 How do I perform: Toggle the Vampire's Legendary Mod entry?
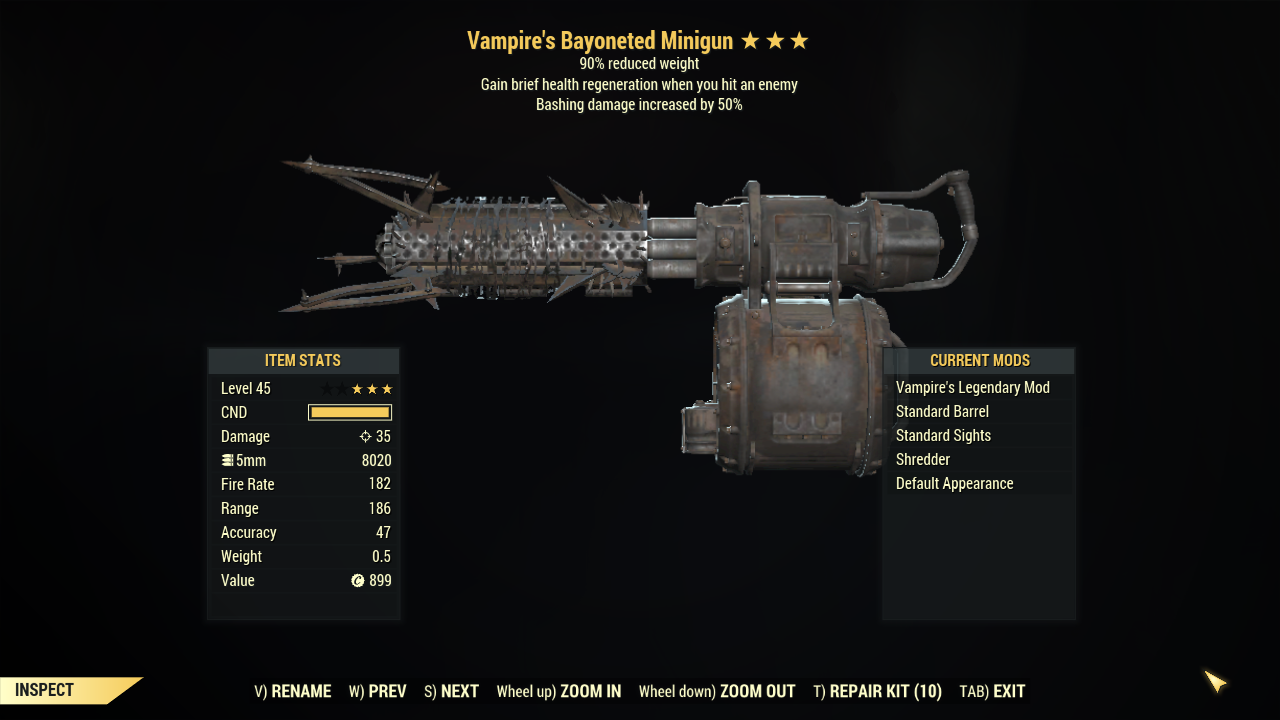click(973, 387)
